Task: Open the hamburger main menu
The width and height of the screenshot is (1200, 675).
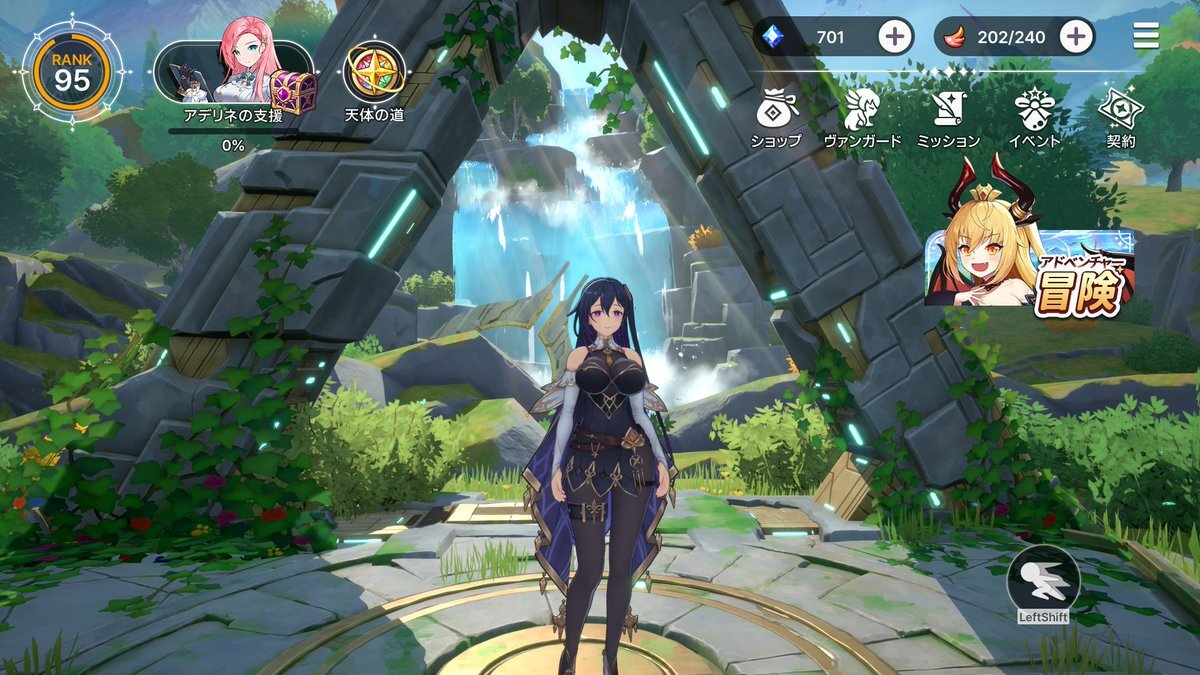Action: (1146, 37)
